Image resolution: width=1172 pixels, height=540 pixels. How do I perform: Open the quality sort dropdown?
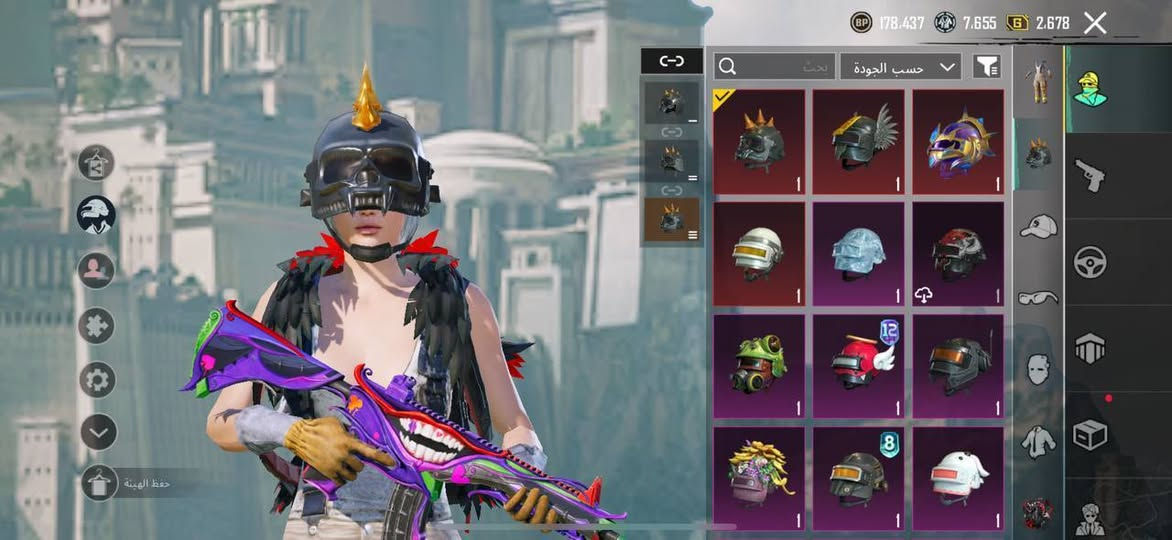[900, 67]
